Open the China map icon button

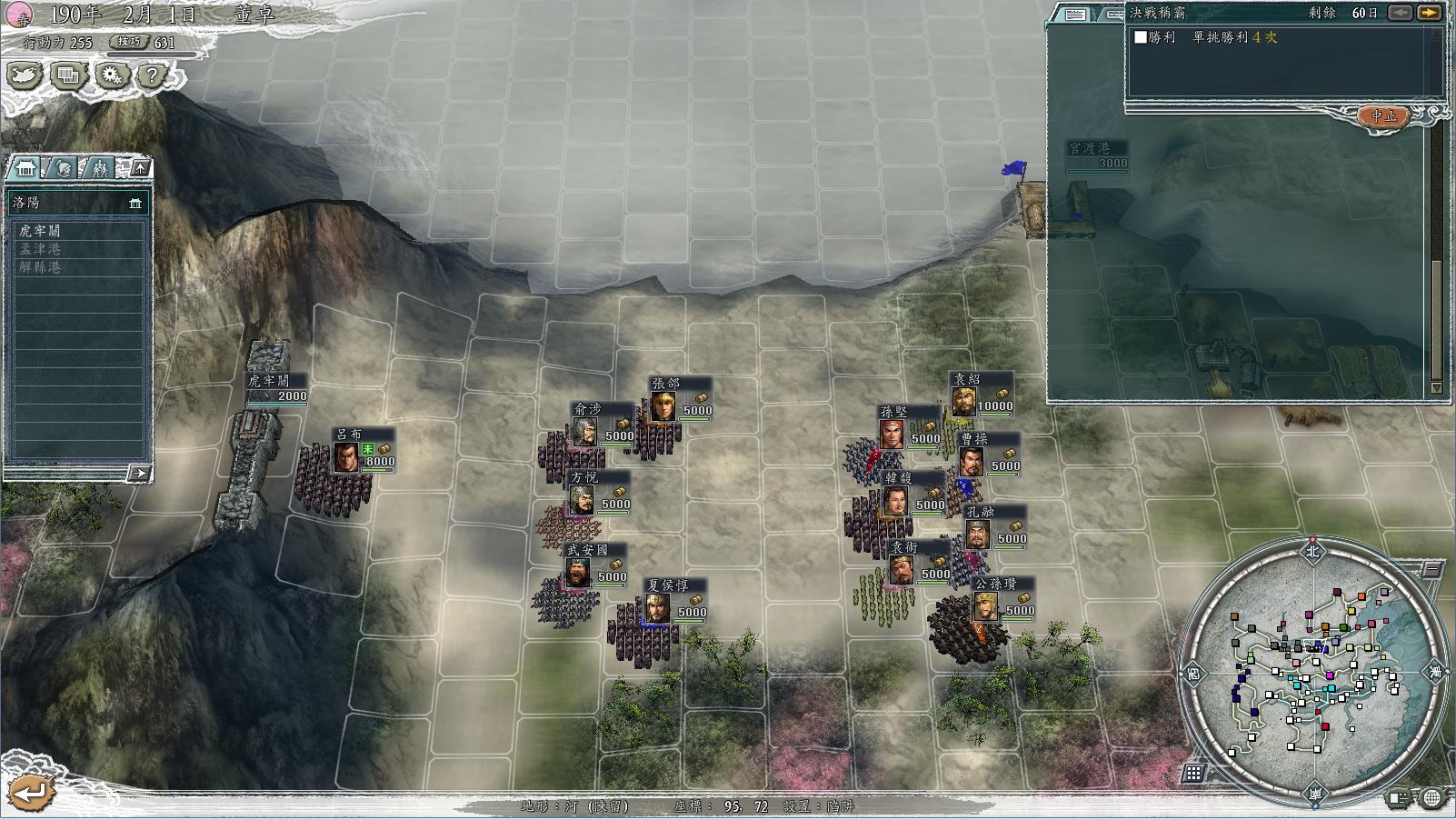point(25,75)
